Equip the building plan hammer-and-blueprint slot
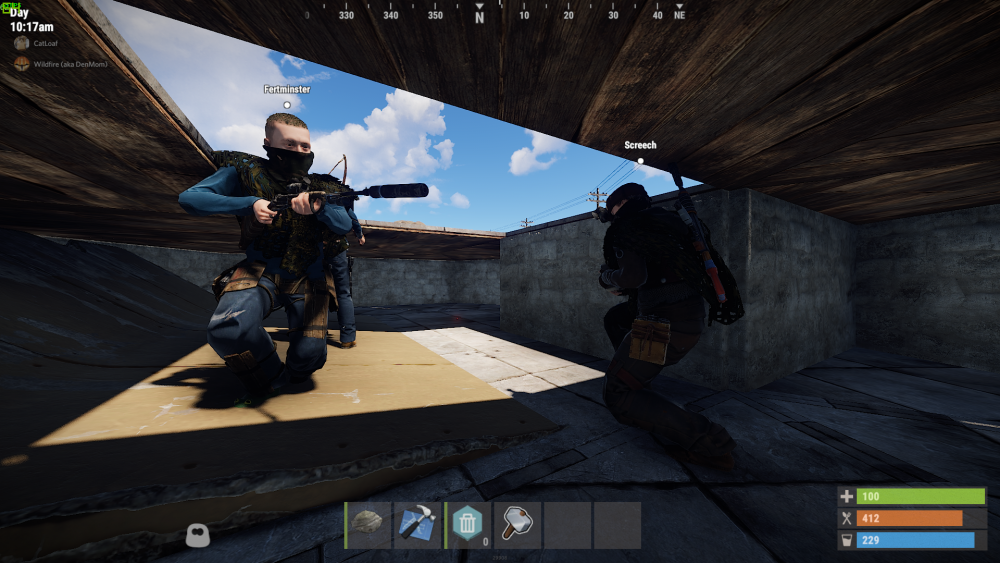 pyautogui.click(x=418, y=525)
